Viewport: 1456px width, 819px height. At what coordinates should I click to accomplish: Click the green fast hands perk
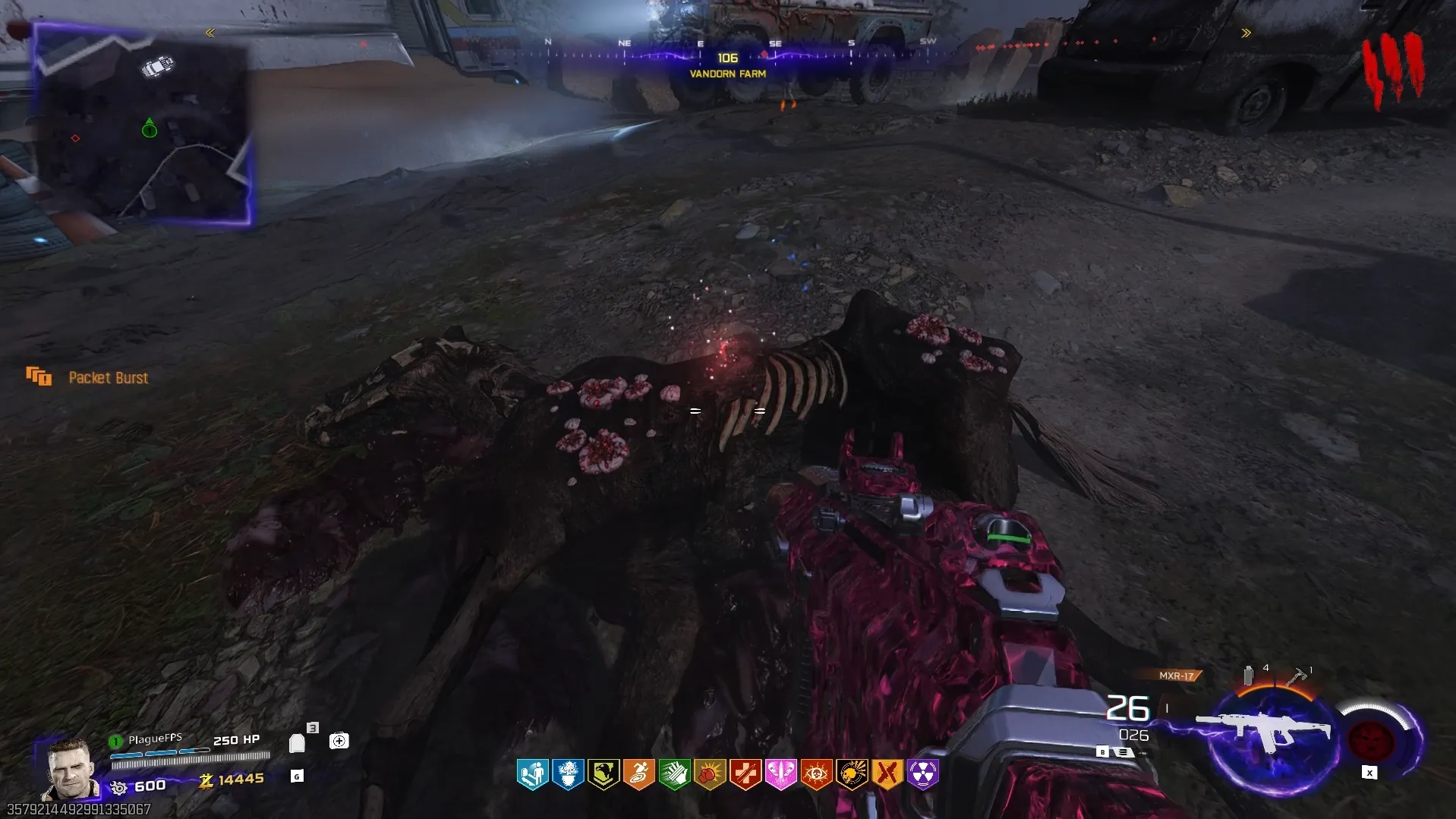[674, 774]
